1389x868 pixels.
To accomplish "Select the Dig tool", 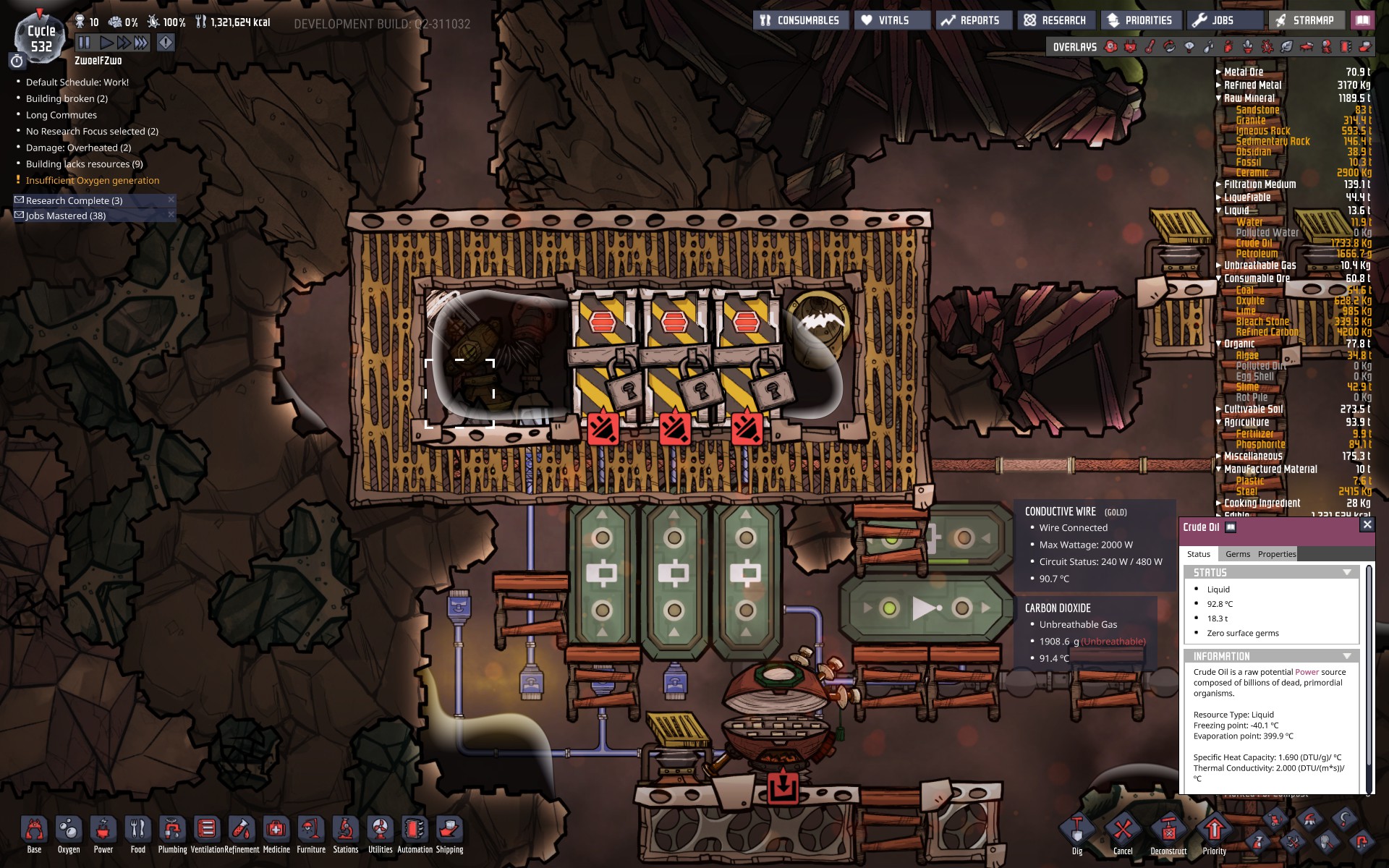I will [x=1077, y=835].
